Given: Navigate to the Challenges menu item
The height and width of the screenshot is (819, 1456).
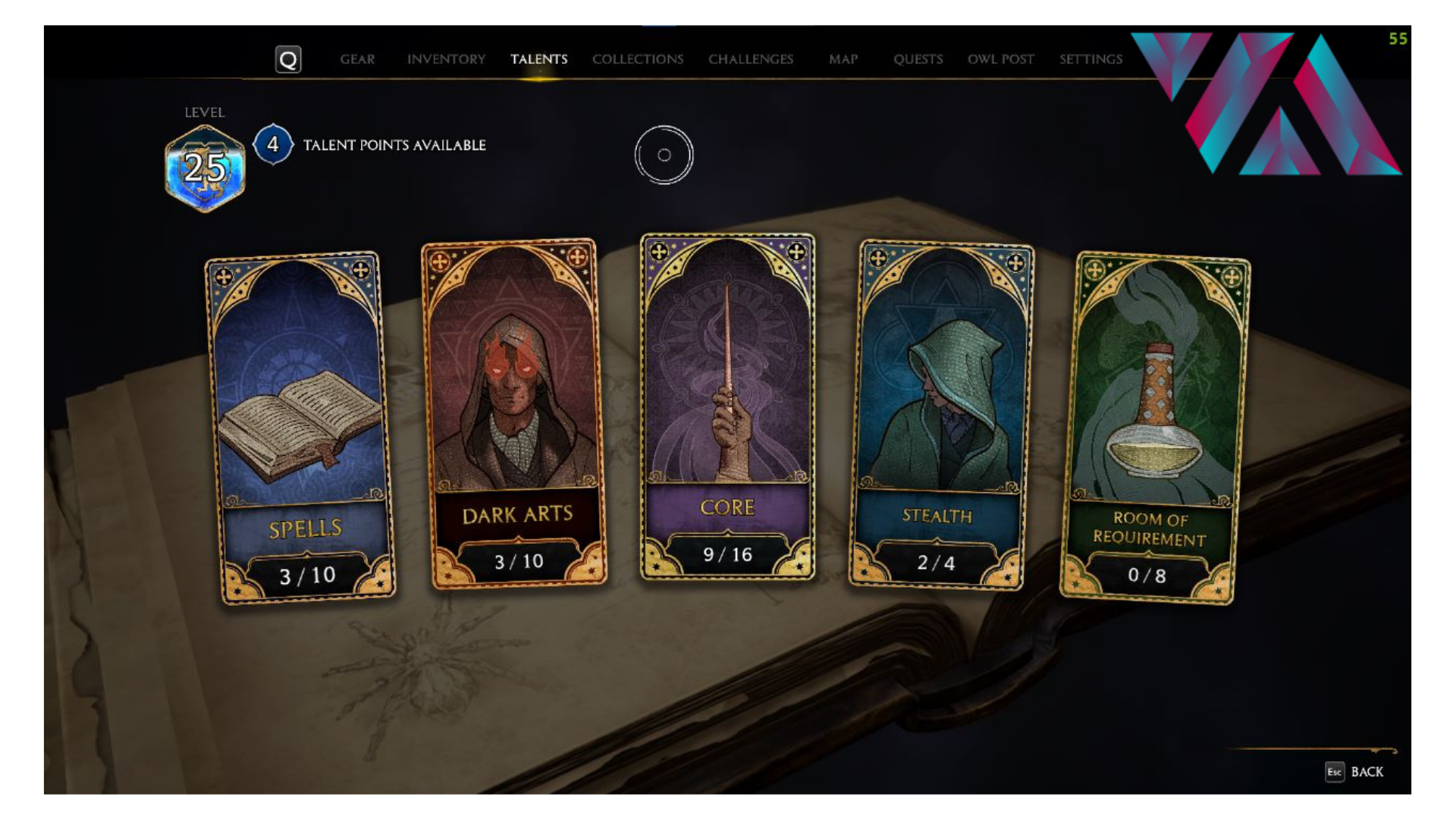Looking at the screenshot, I should [751, 58].
